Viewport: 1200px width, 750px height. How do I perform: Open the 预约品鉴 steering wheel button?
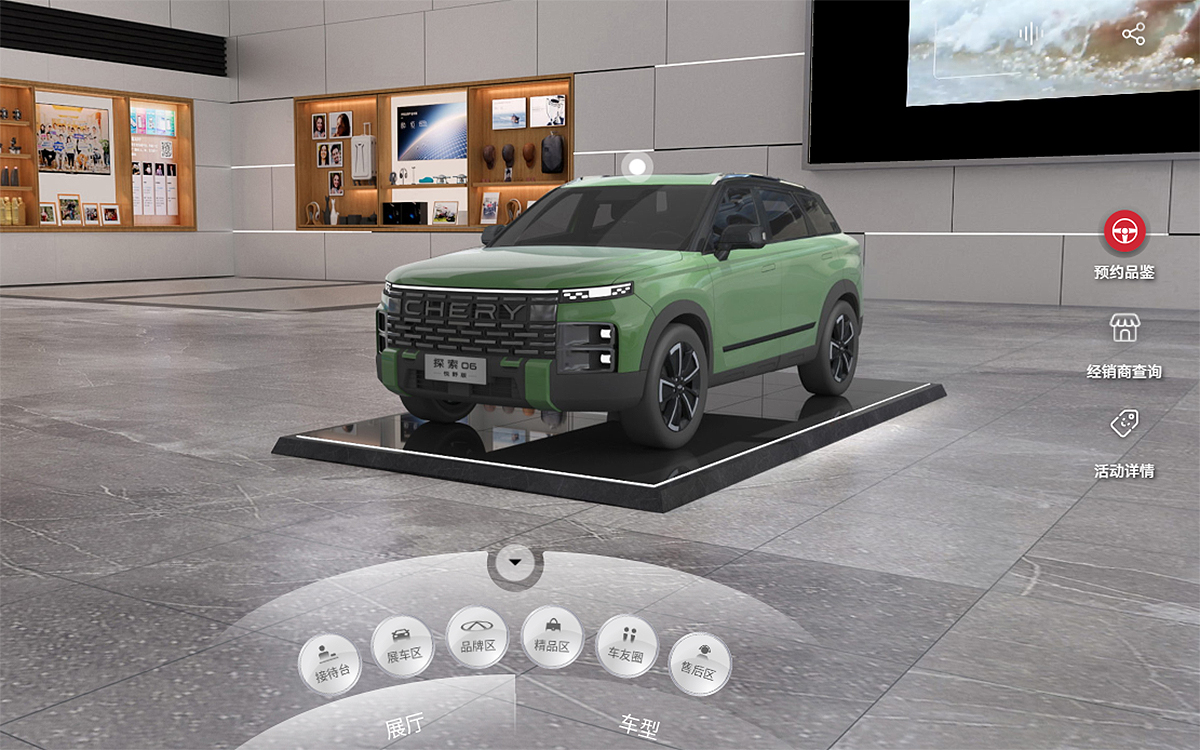point(1125,232)
